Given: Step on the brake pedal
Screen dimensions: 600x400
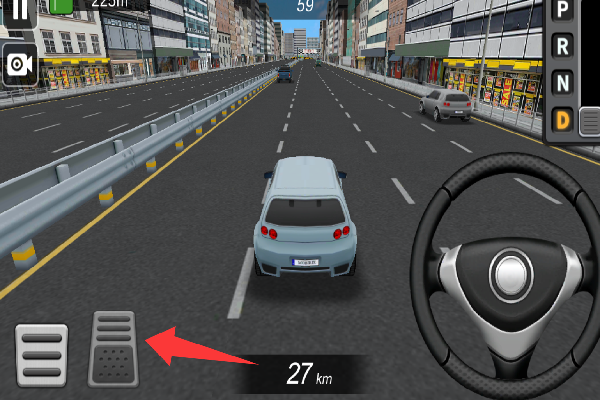Looking at the screenshot, I should click(x=42, y=354).
